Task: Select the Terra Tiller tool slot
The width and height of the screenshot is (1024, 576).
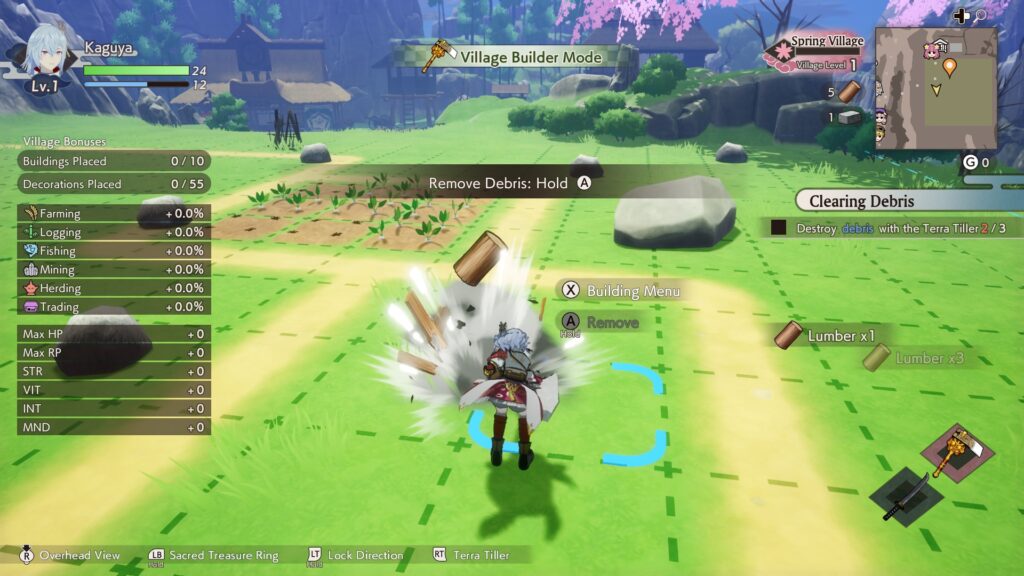Action: pyautogui.click(x=955, y=451)
